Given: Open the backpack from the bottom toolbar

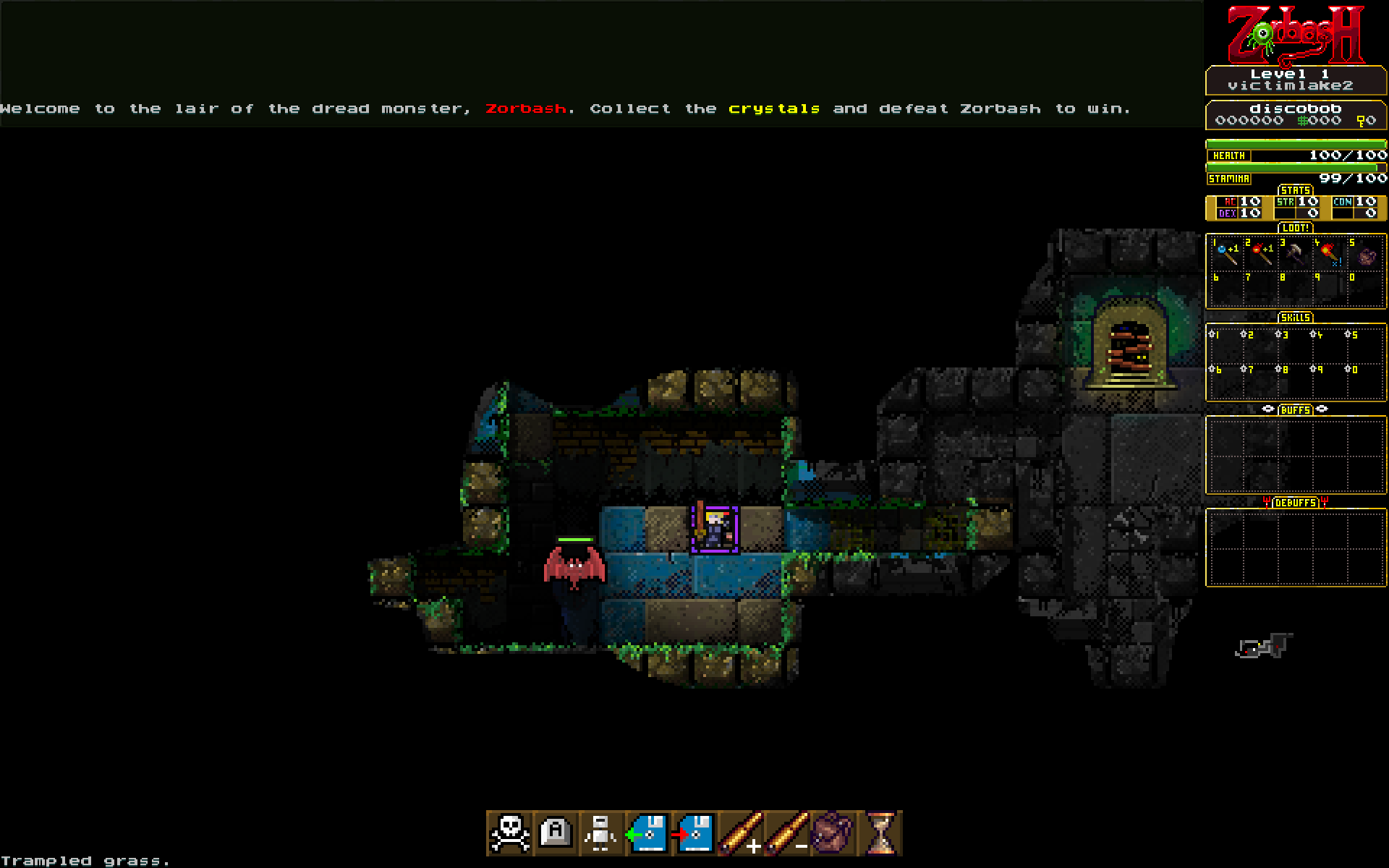Looking at the screenshot, I should 833,833.
